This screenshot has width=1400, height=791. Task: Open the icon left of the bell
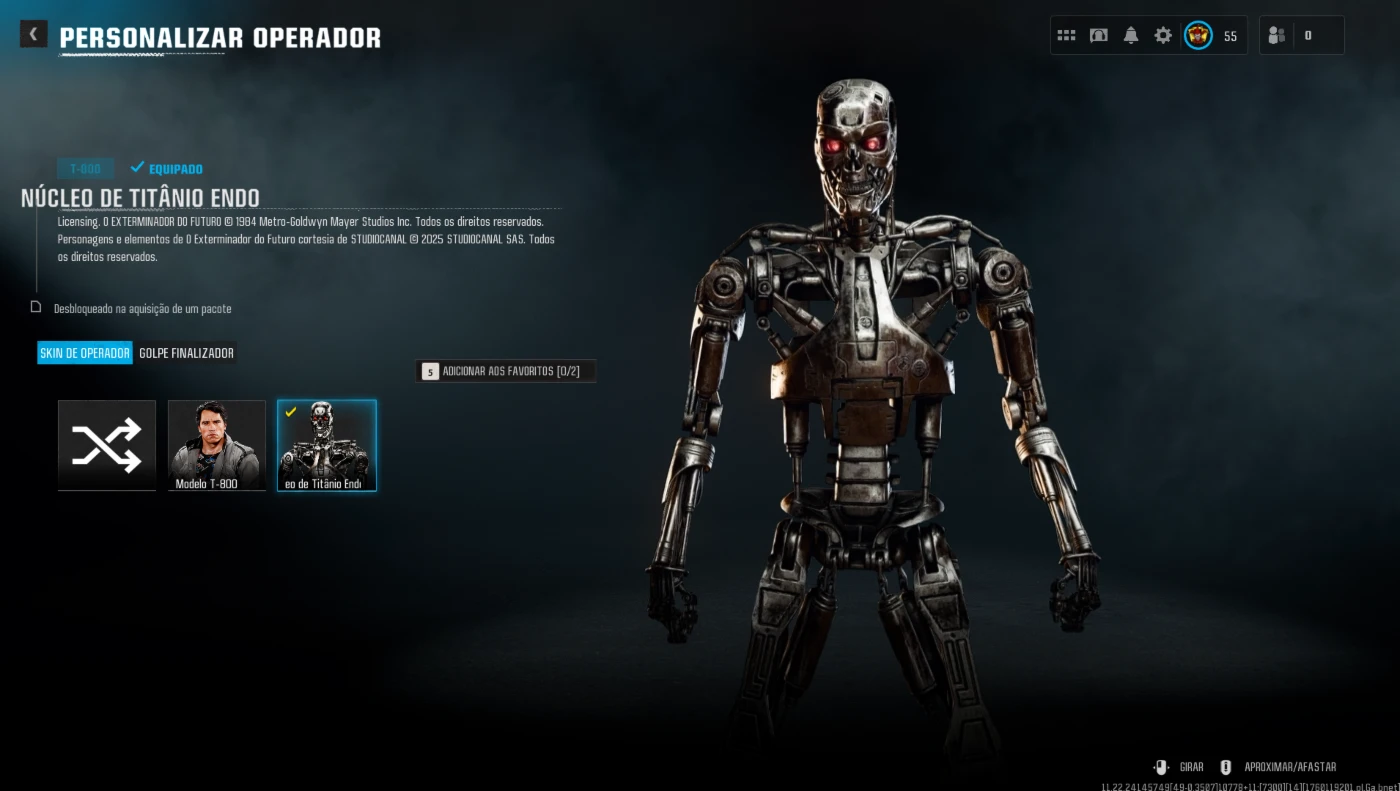pyautogui.click(x=1099, y=35)
